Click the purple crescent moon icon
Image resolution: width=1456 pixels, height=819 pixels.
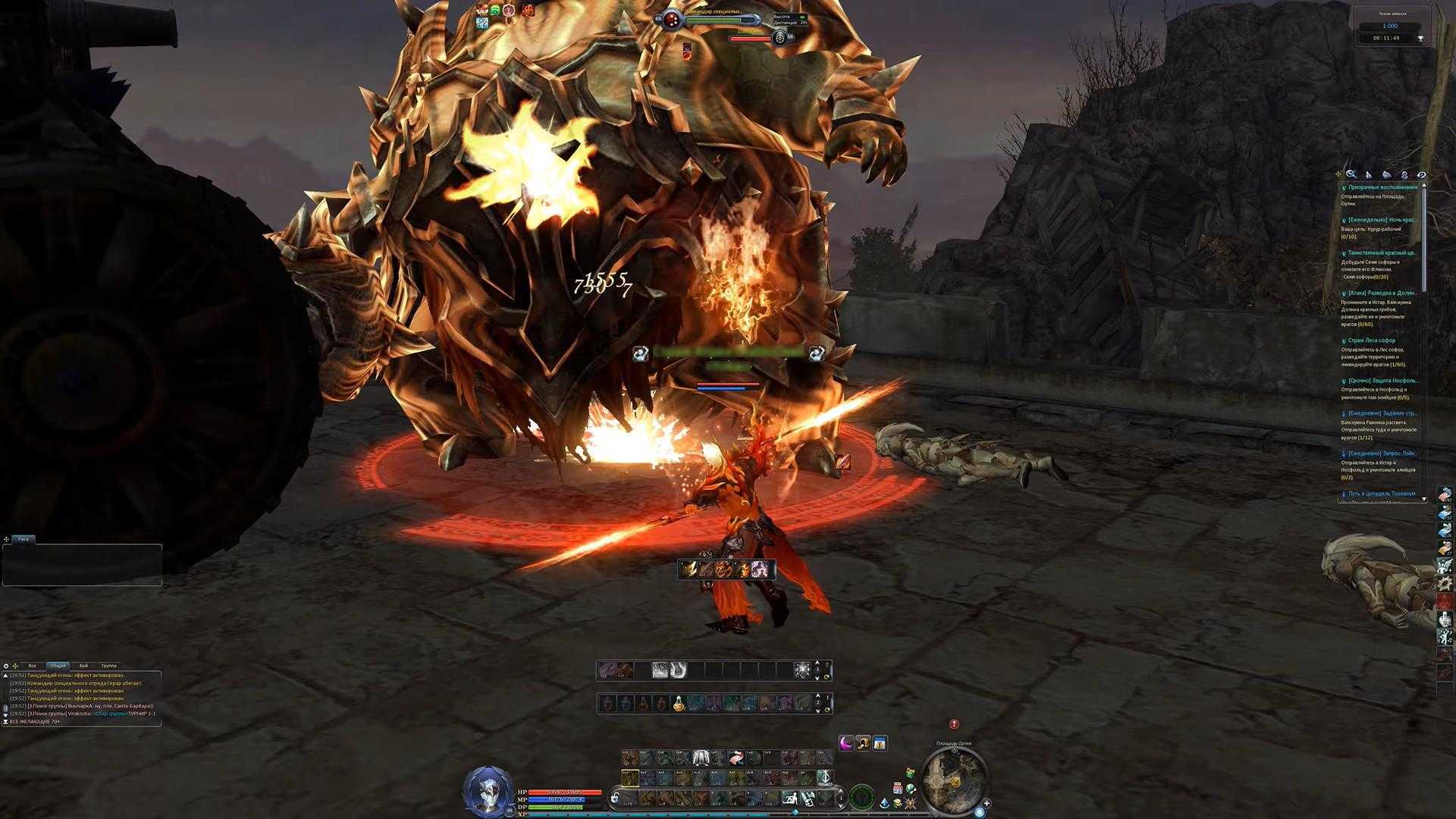coord(846,743)
